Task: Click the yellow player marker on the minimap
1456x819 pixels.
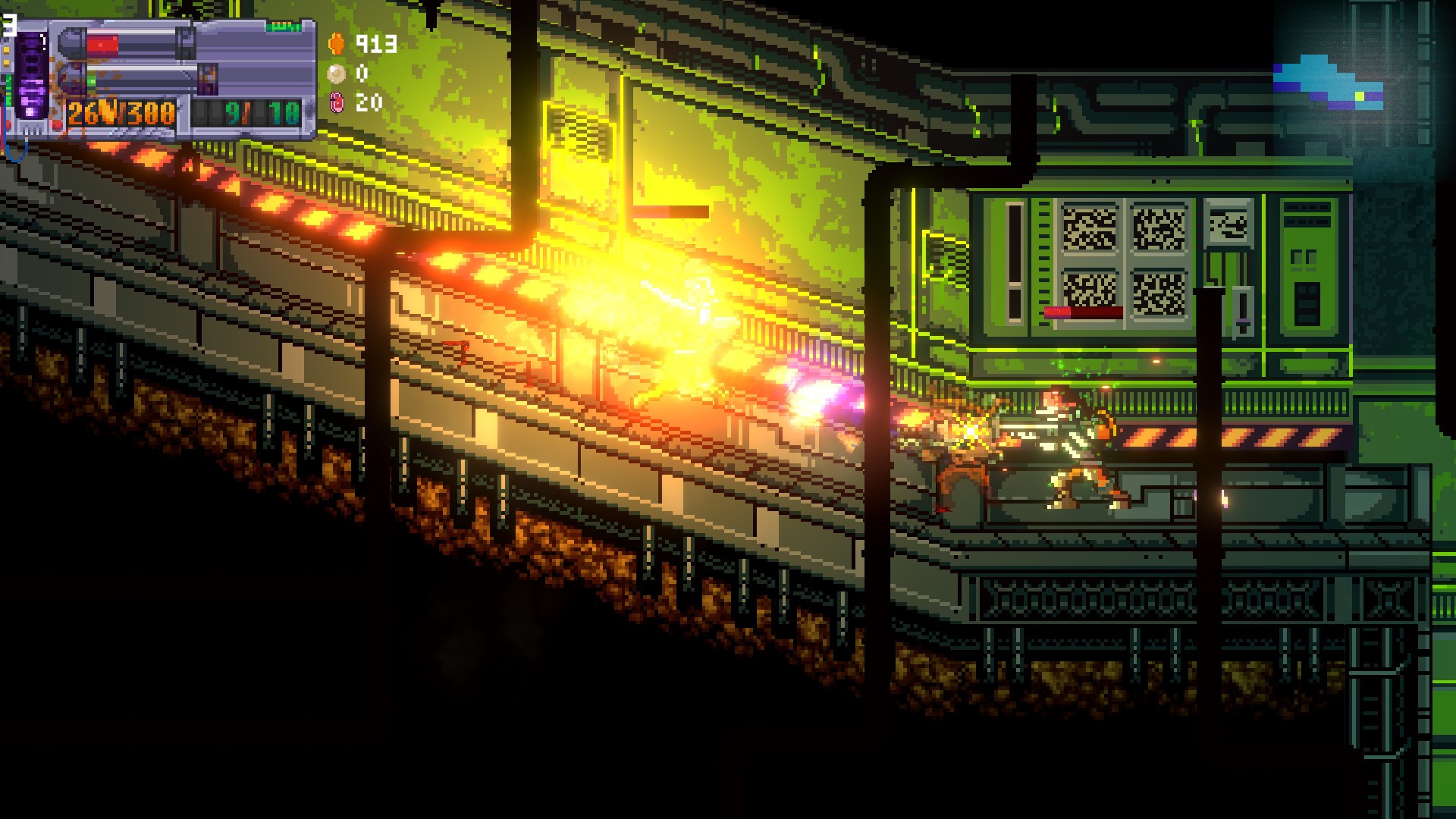Action: click(x=1360, y=96)
